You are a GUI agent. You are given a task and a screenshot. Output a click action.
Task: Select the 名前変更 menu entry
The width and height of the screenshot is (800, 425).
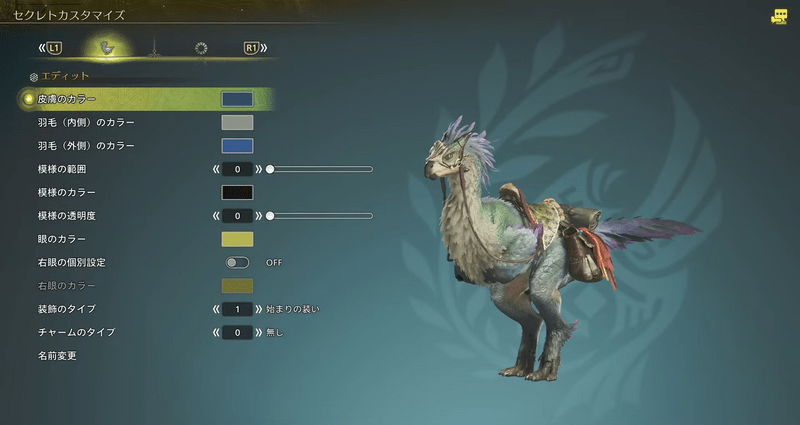click(x=57, y=355)
